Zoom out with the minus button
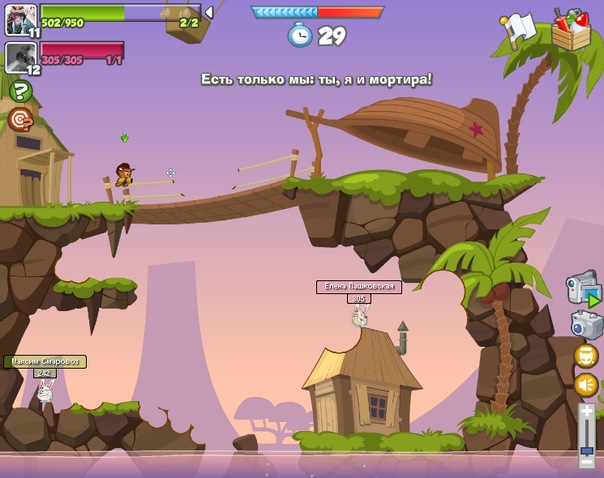Viewport: 604px width, 478px height. [587, 463]
